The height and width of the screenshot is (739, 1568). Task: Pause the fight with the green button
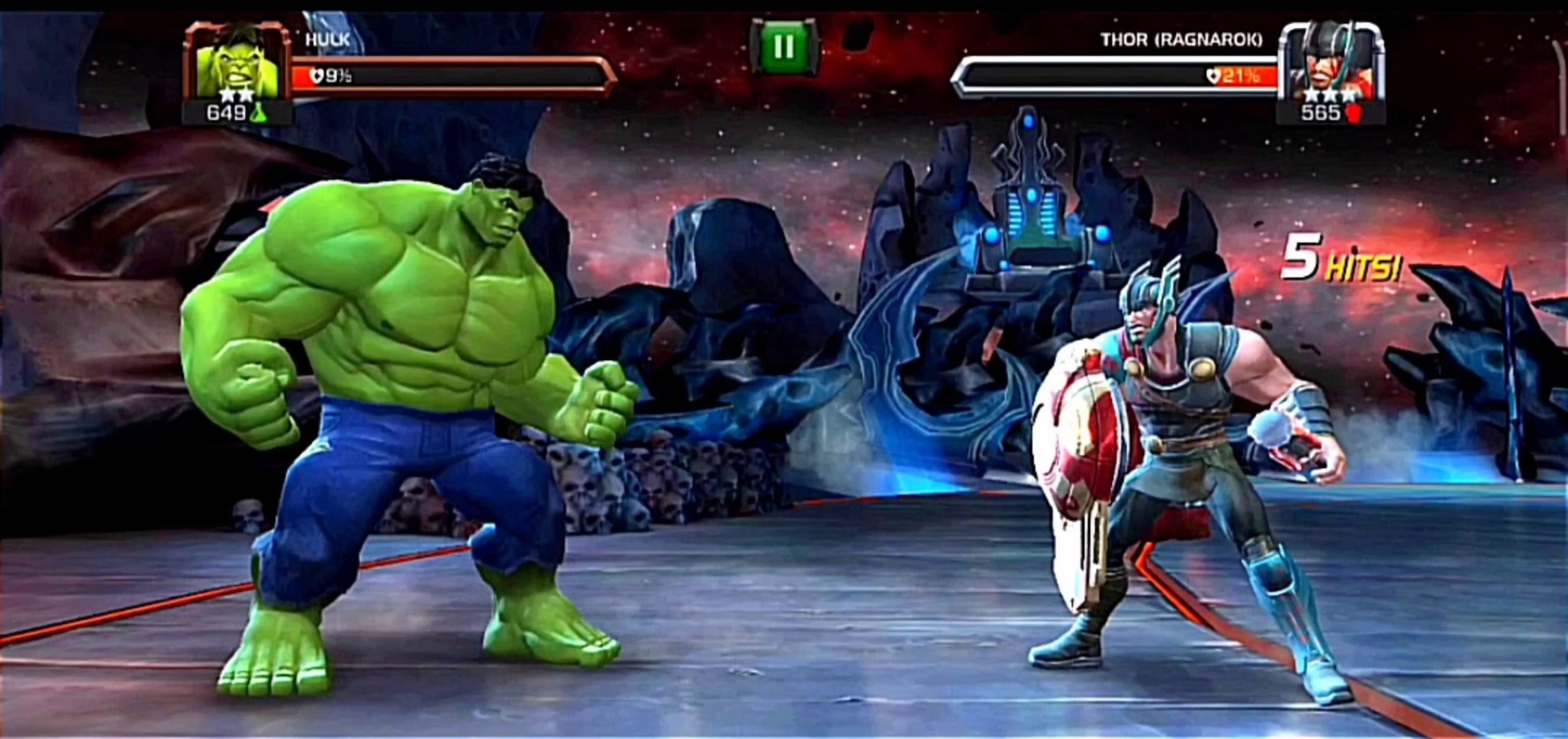coord(784,47)
